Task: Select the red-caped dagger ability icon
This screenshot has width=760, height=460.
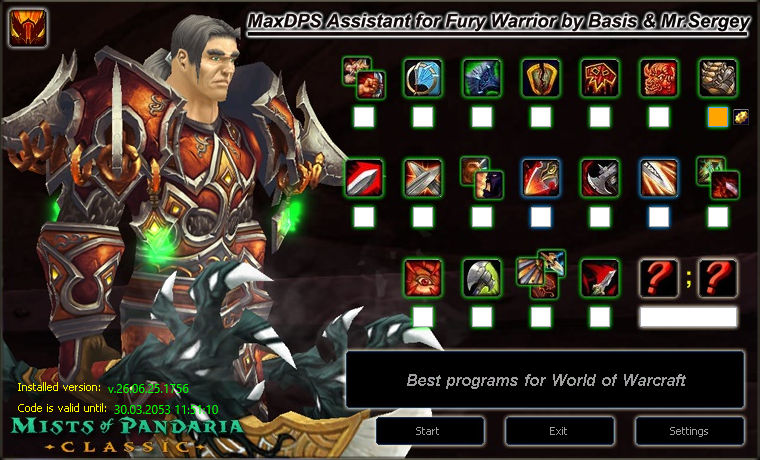Action: [600, 278]
